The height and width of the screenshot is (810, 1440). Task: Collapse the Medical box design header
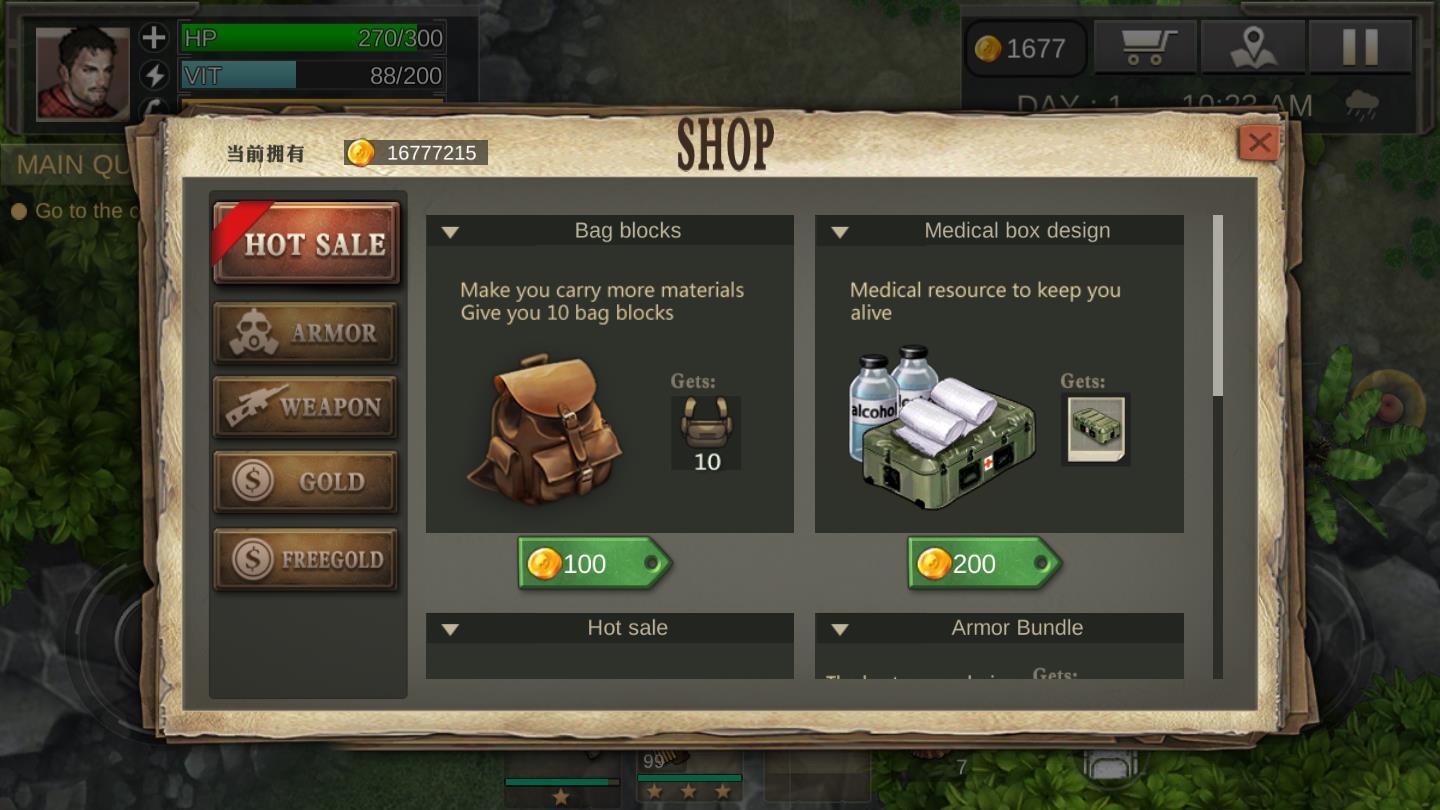coord(840,232)
